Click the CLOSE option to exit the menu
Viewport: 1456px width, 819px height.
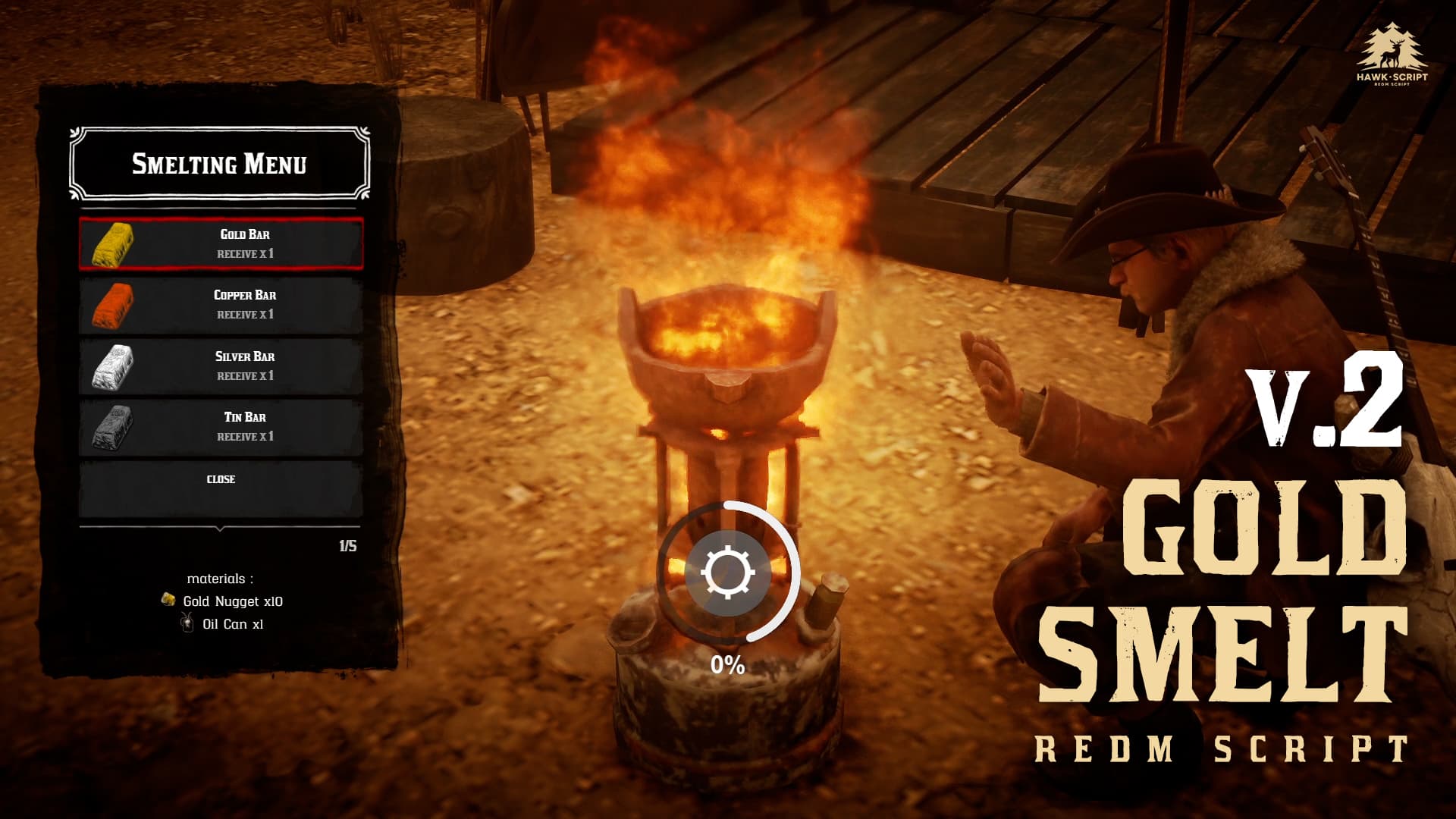(x=222, y=479)
